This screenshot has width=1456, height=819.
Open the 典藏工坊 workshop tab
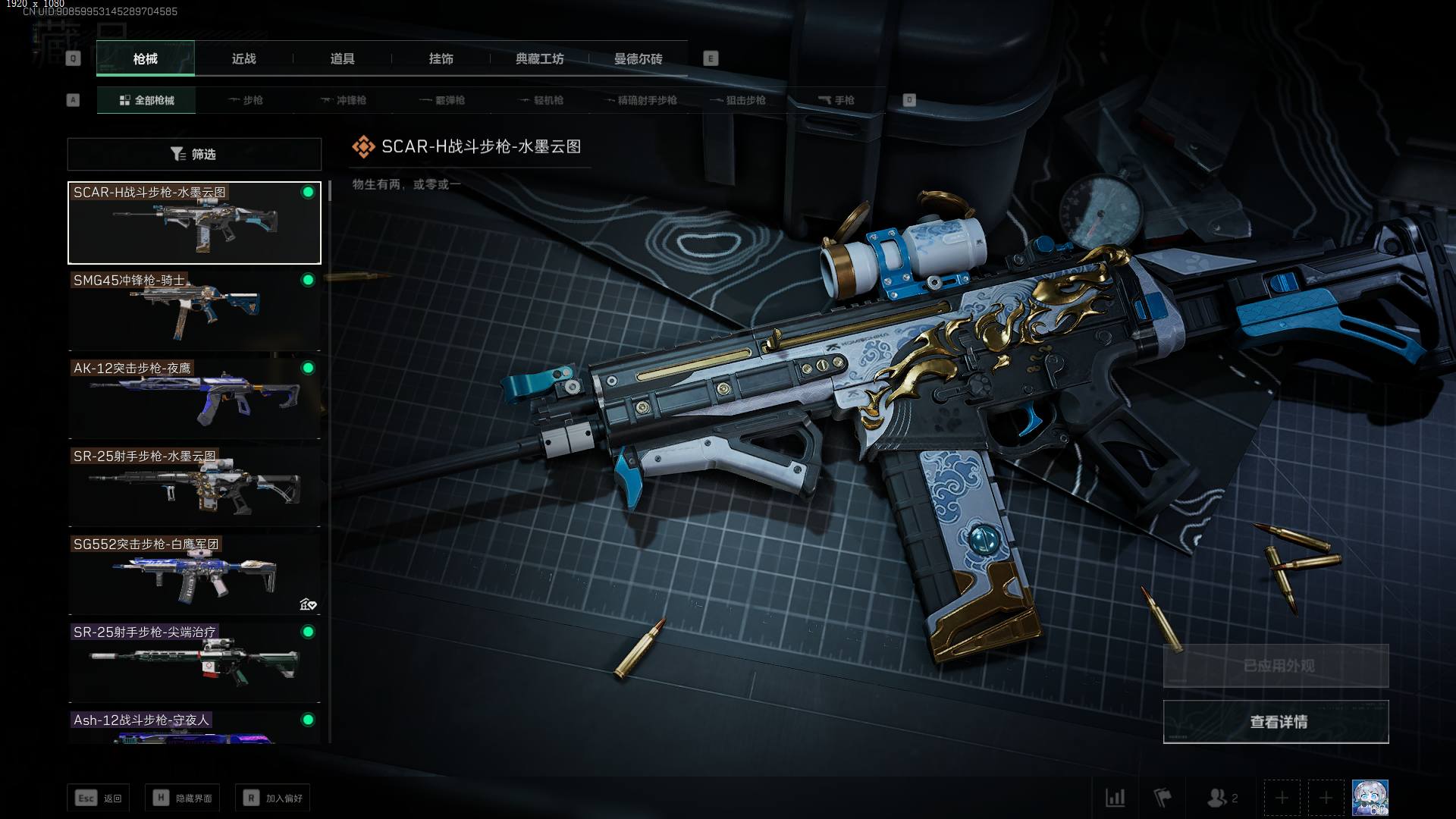pyautogui.click(x=539, y=59)
